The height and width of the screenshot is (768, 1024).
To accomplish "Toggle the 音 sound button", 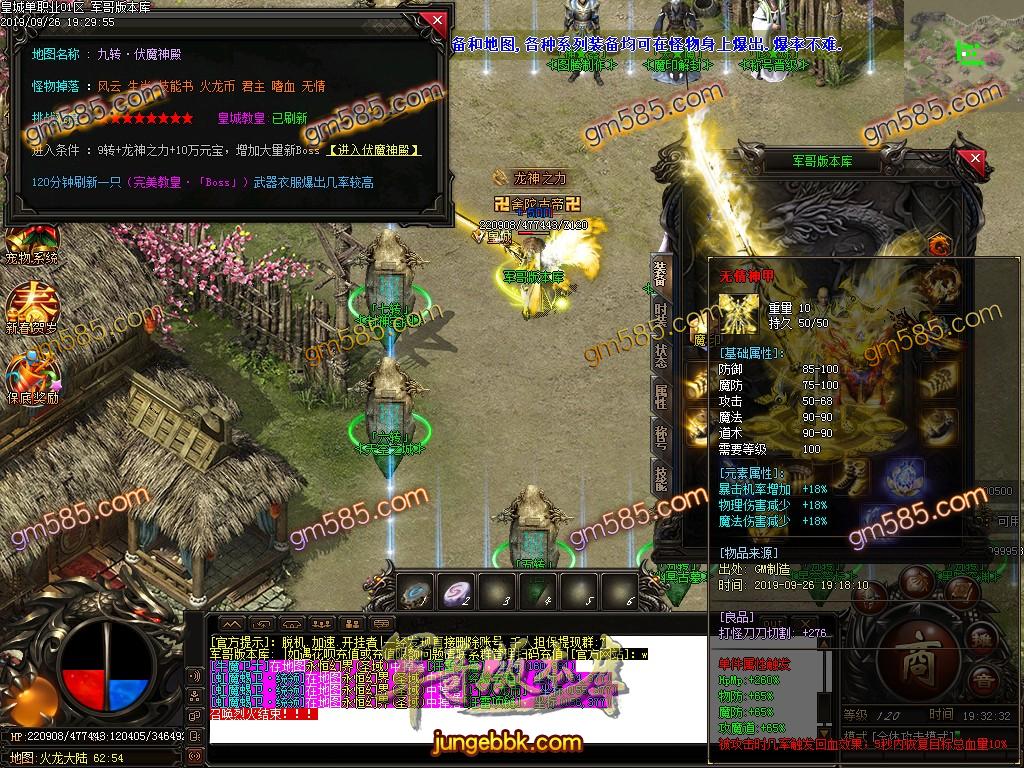I will pos(984,683).
